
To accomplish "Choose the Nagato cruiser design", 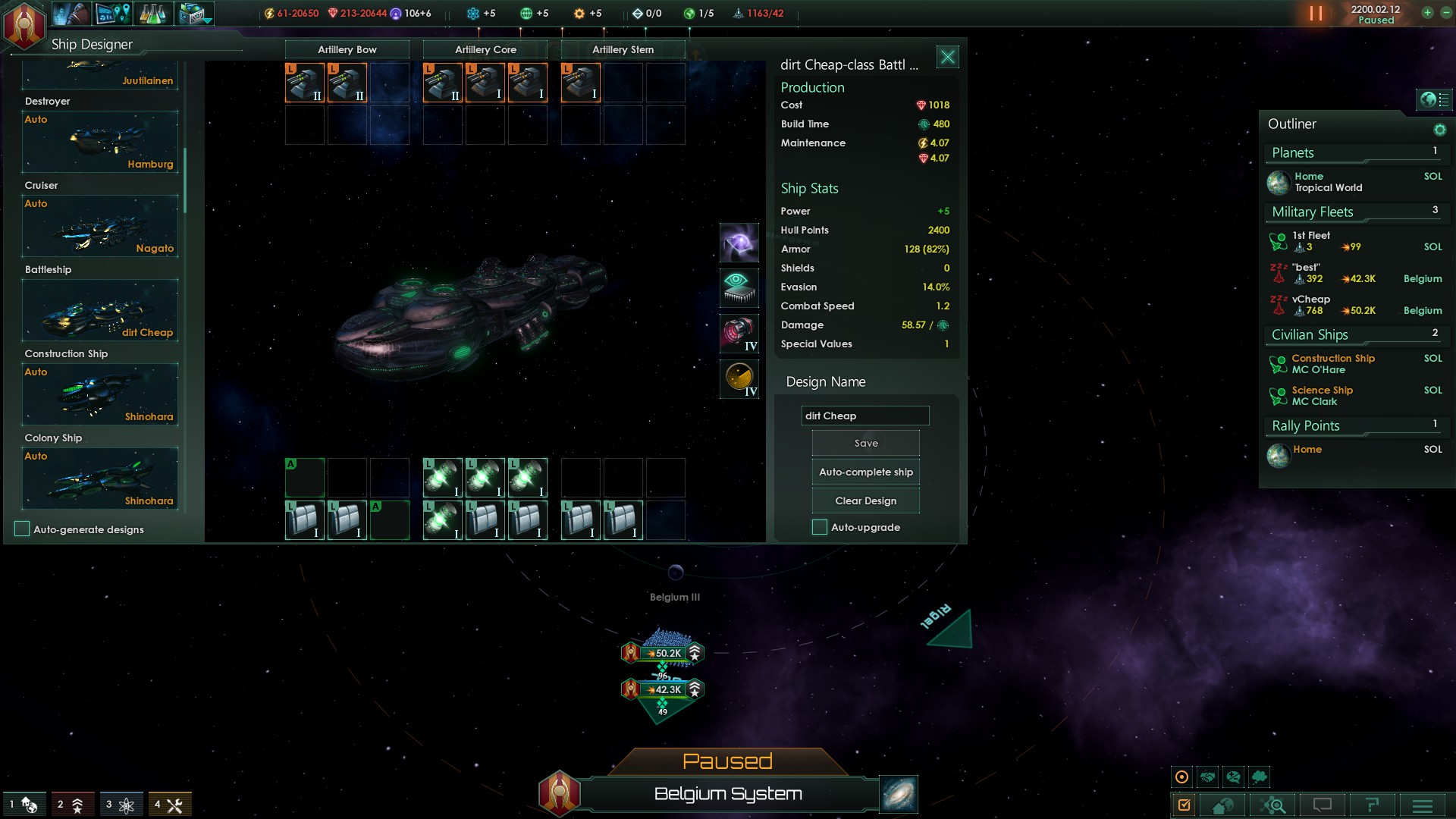I will 100,226.
